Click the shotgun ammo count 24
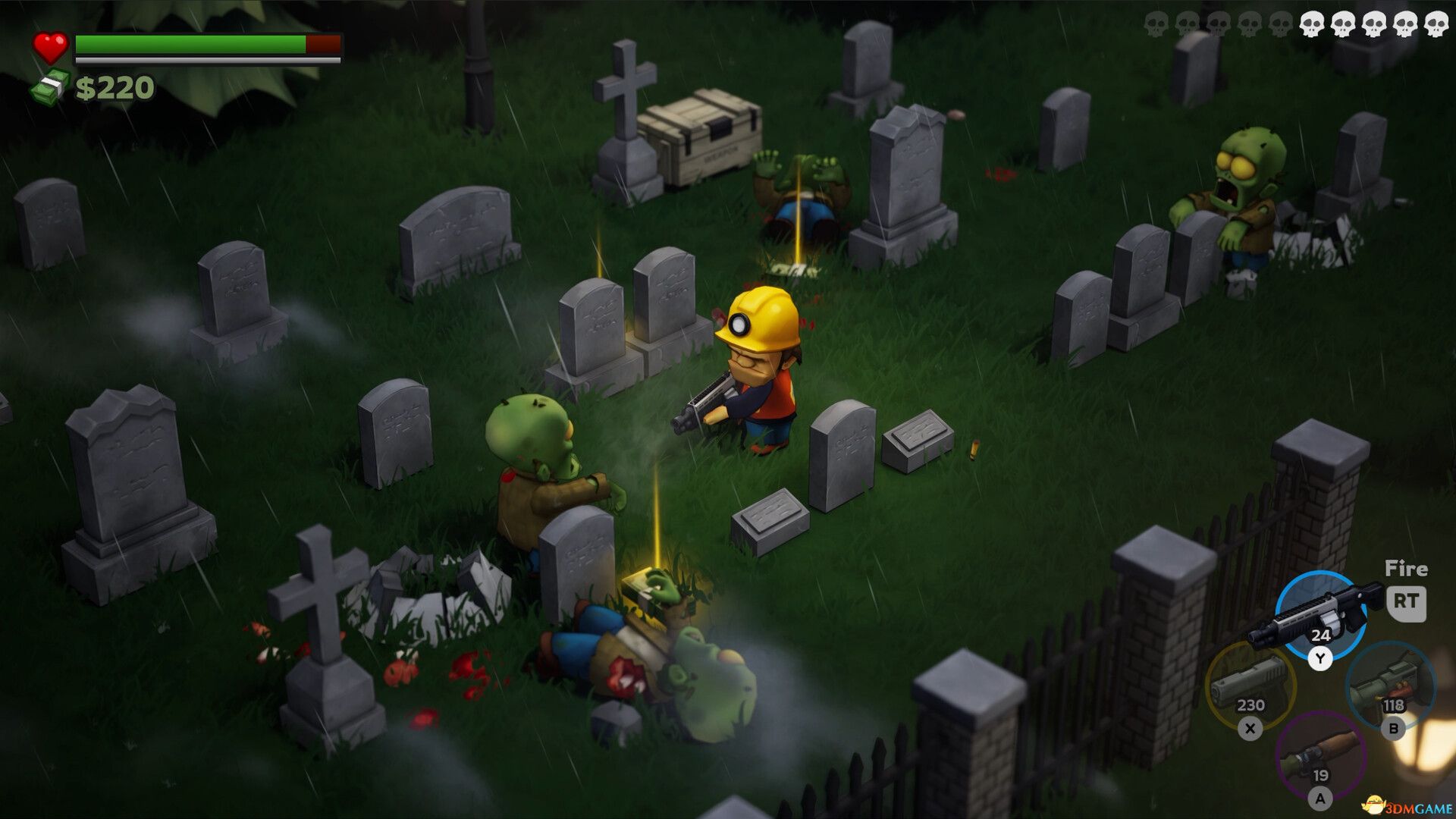 (x=1320, y=635)
